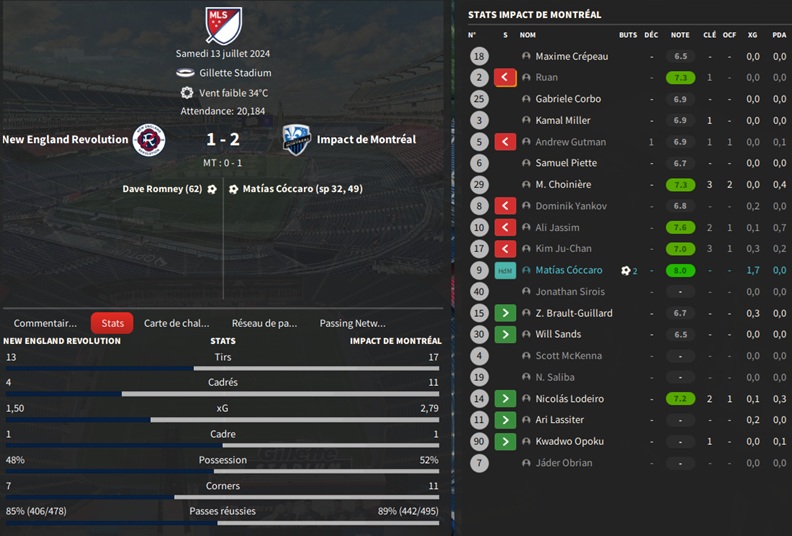Viewport: 792px width, 536px height.
Task: Open Nicolás Lodeiro's player row
Action: pyautogui.click(x=570, y=398)
